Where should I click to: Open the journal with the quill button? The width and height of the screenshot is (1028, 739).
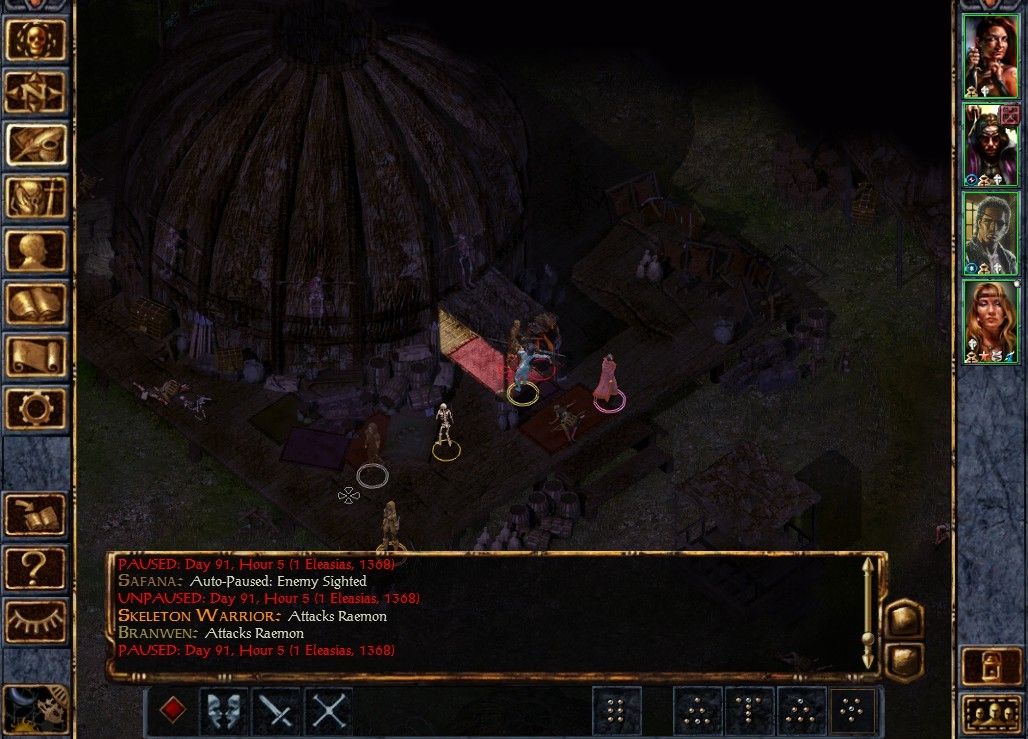(x=36, y=145)
